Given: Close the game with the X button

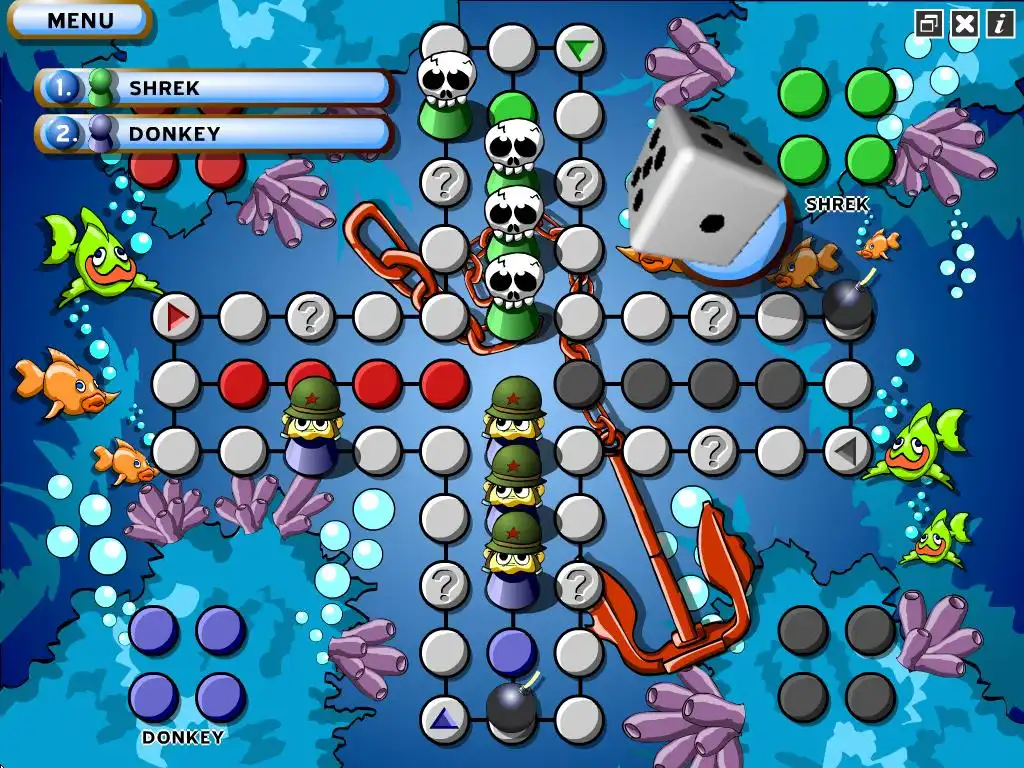Looking at the screenshot, I should pyautogui.click(x=965, y=23).
